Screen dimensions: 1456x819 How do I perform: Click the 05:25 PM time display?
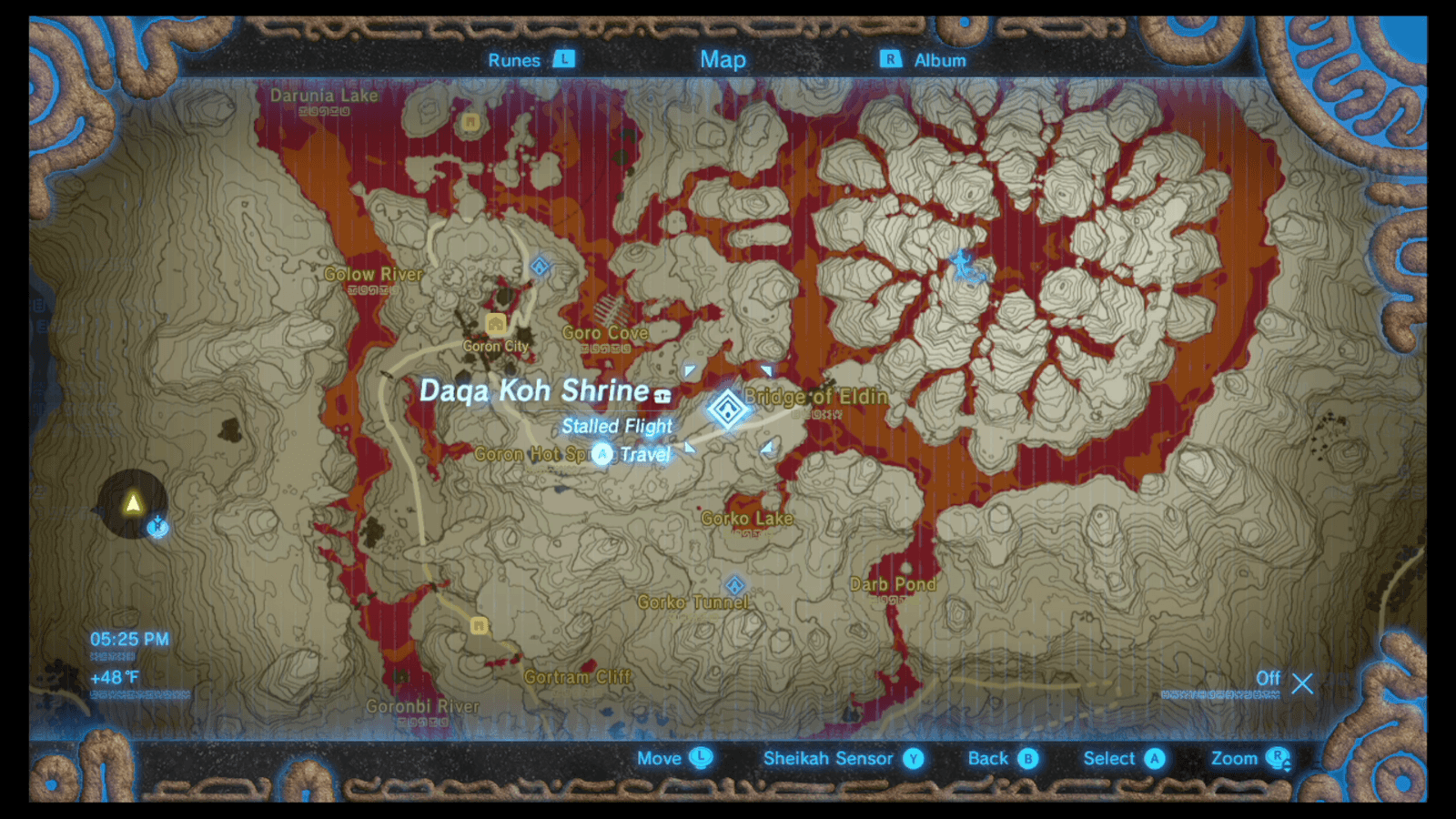tap(130, 639)
